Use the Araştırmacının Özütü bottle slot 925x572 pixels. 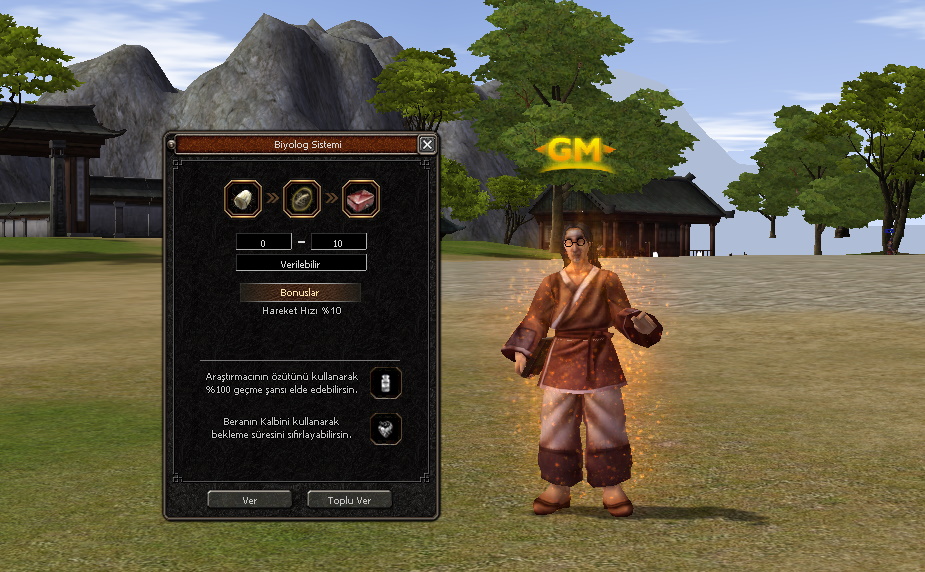point(386,381)
